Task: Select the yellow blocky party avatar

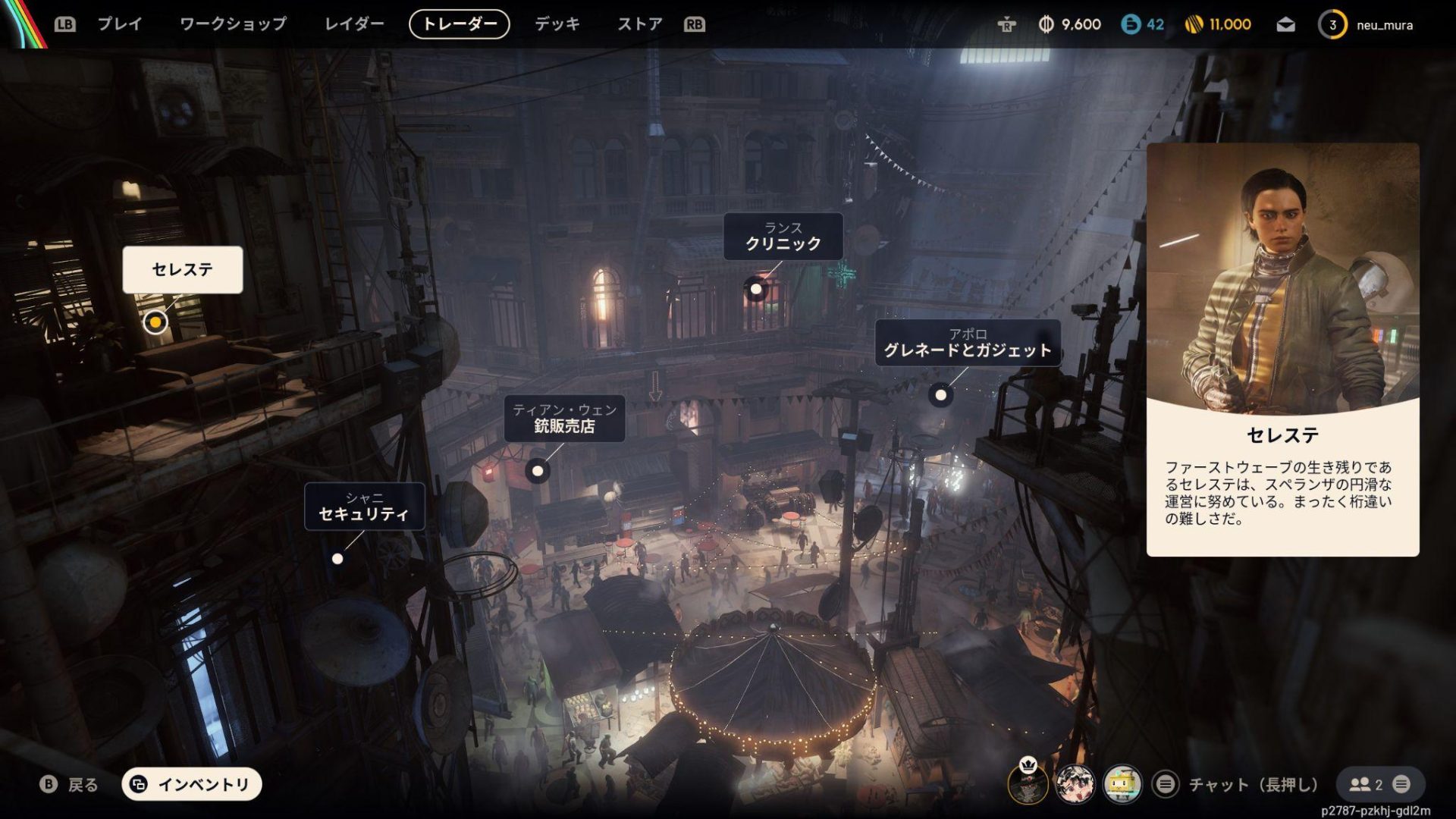Action: click(1122, 784)
